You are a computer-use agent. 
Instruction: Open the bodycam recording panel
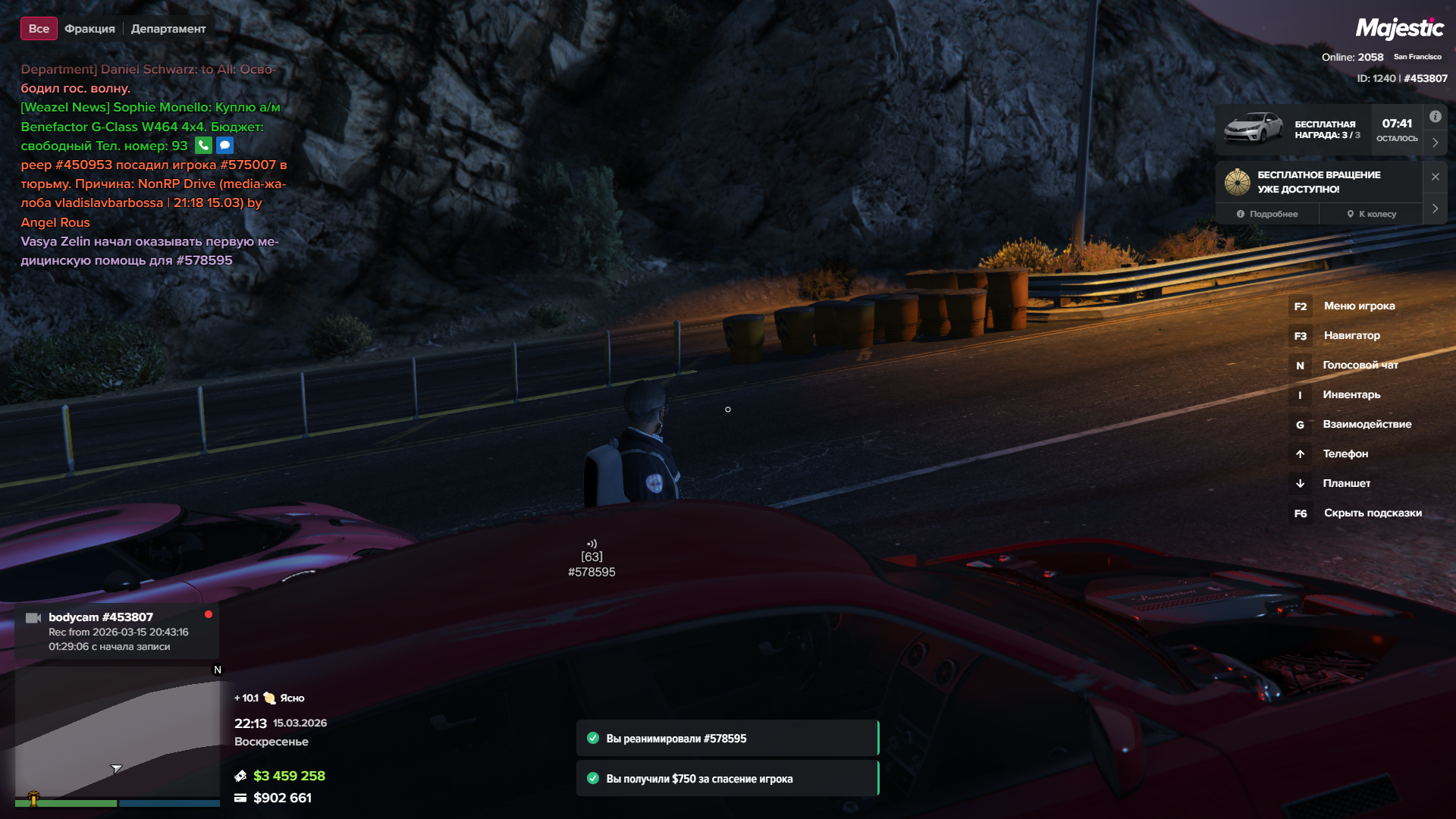(118, 631)
